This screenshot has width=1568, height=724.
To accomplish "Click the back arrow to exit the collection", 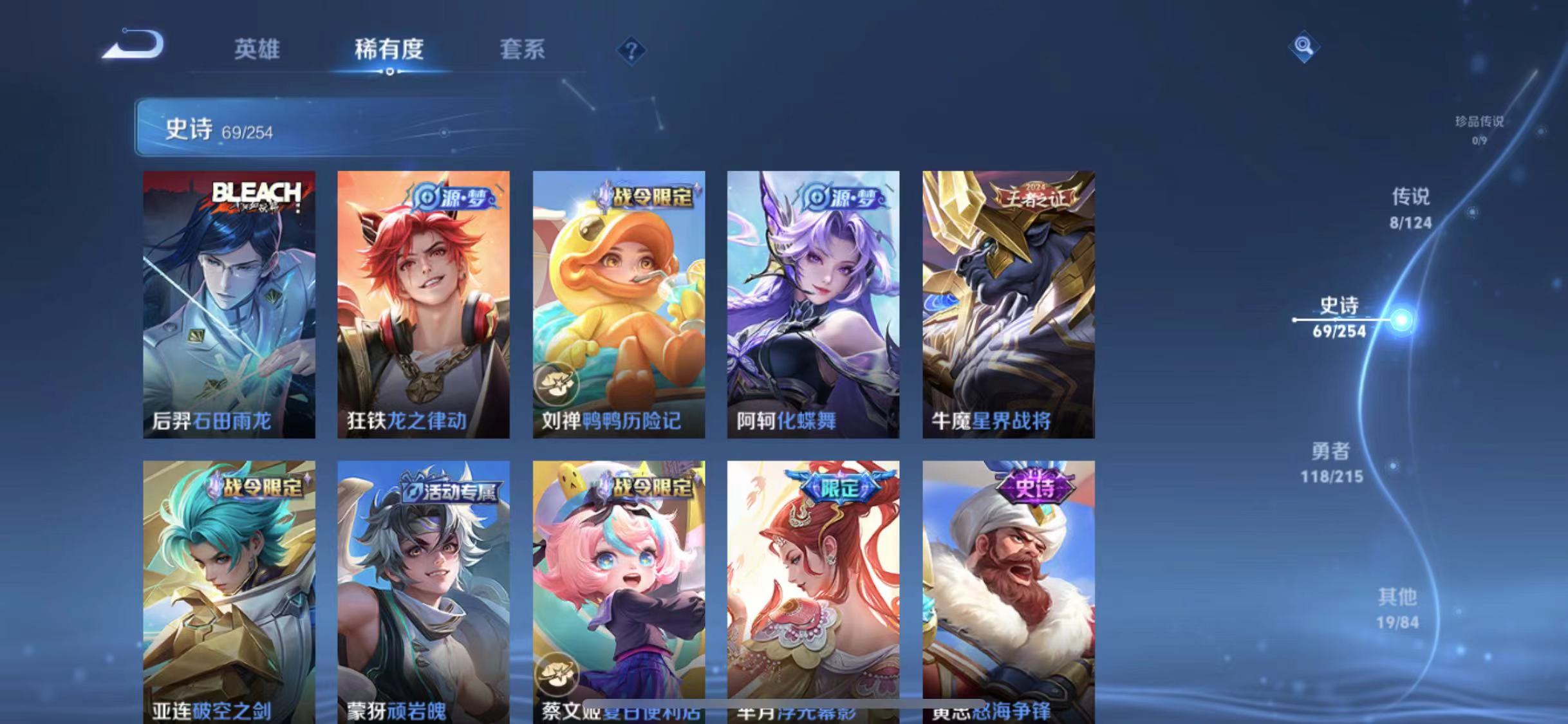I will pyautogui.click(x=132, y=44).
